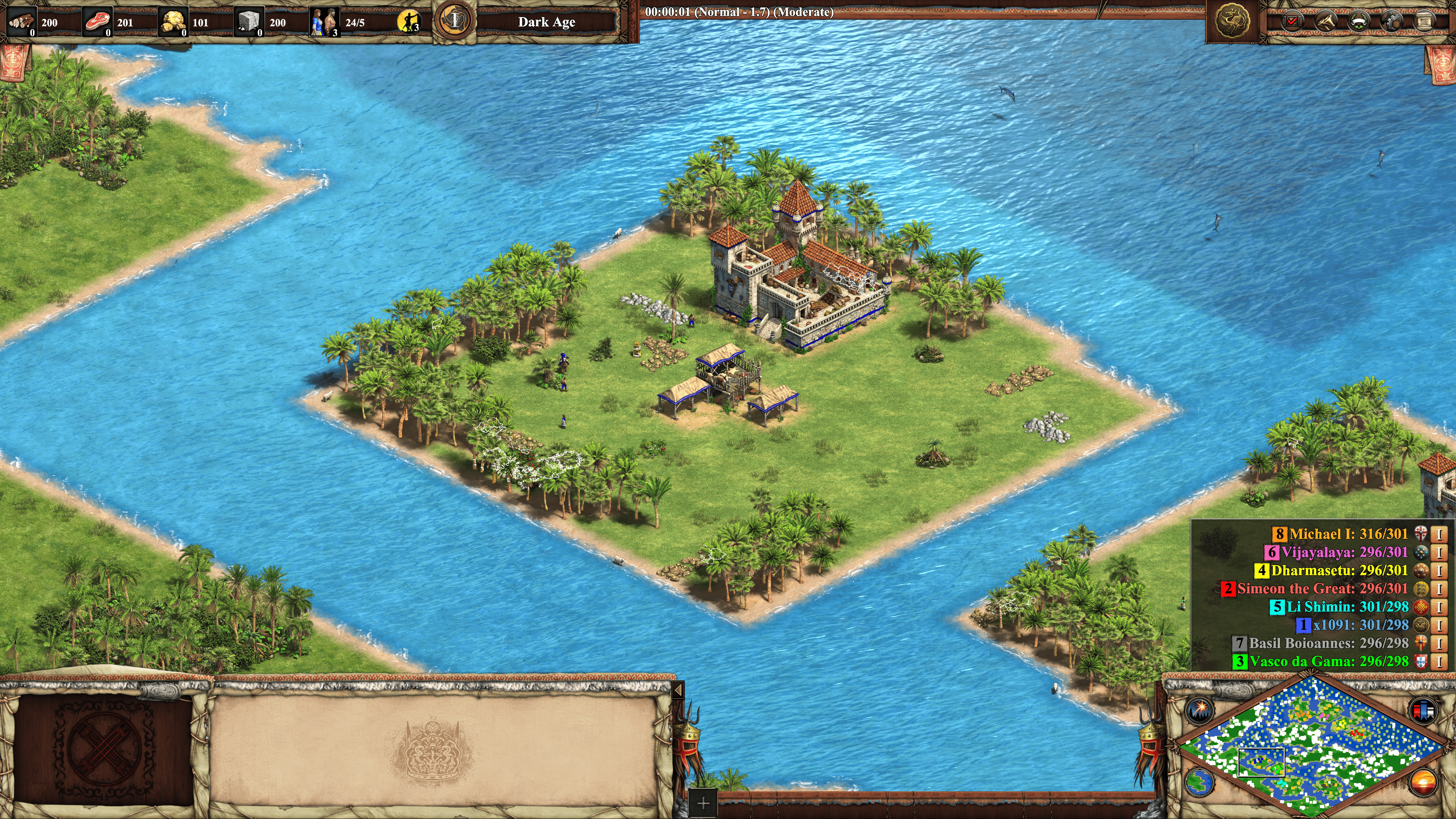This screenshot has width=1456, height=819.
Task: Open chat with the horns icon
Action: pyautogui.click(x=1326, y=22)
